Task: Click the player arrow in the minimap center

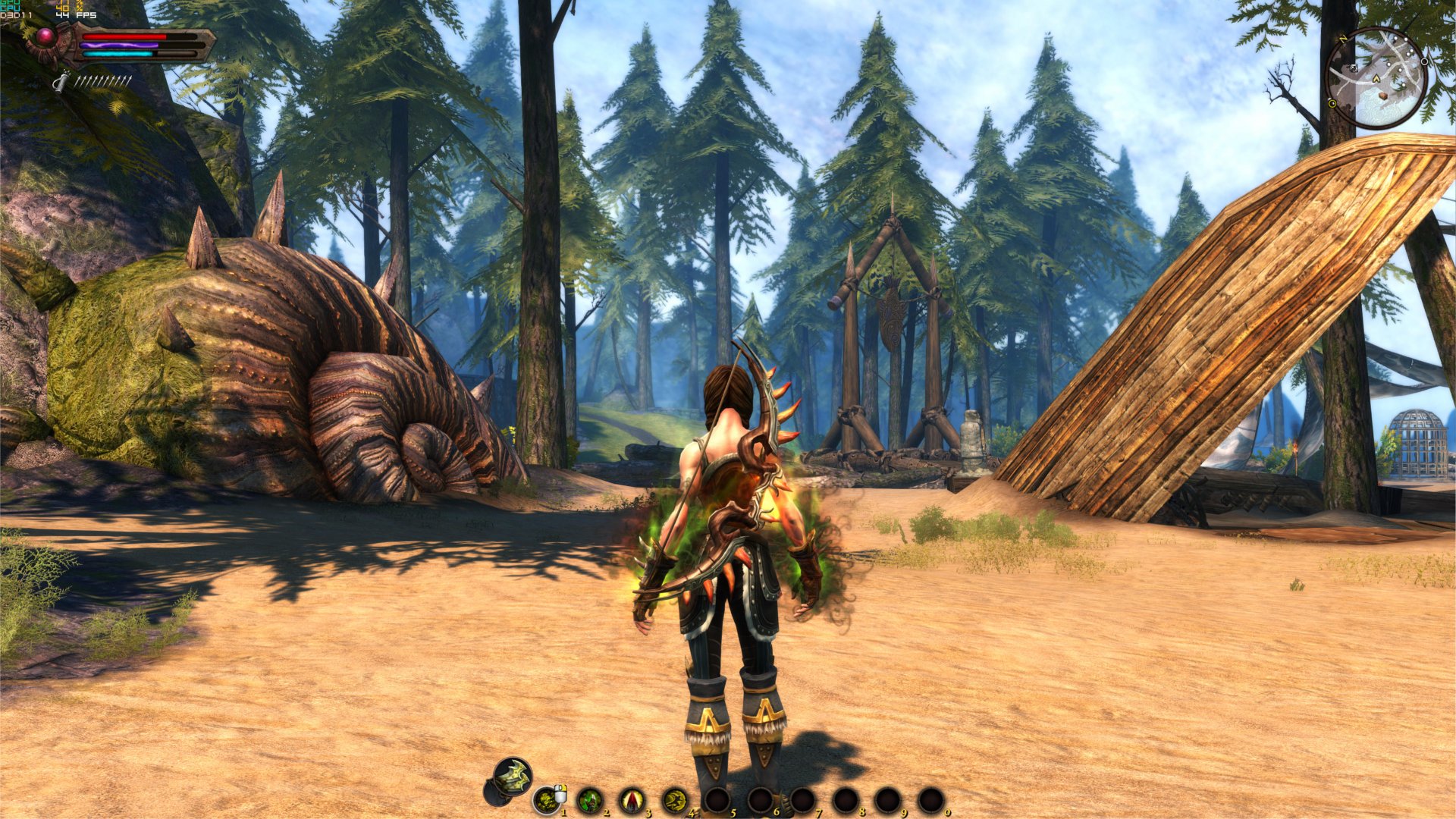Action: pos(1376,77)
